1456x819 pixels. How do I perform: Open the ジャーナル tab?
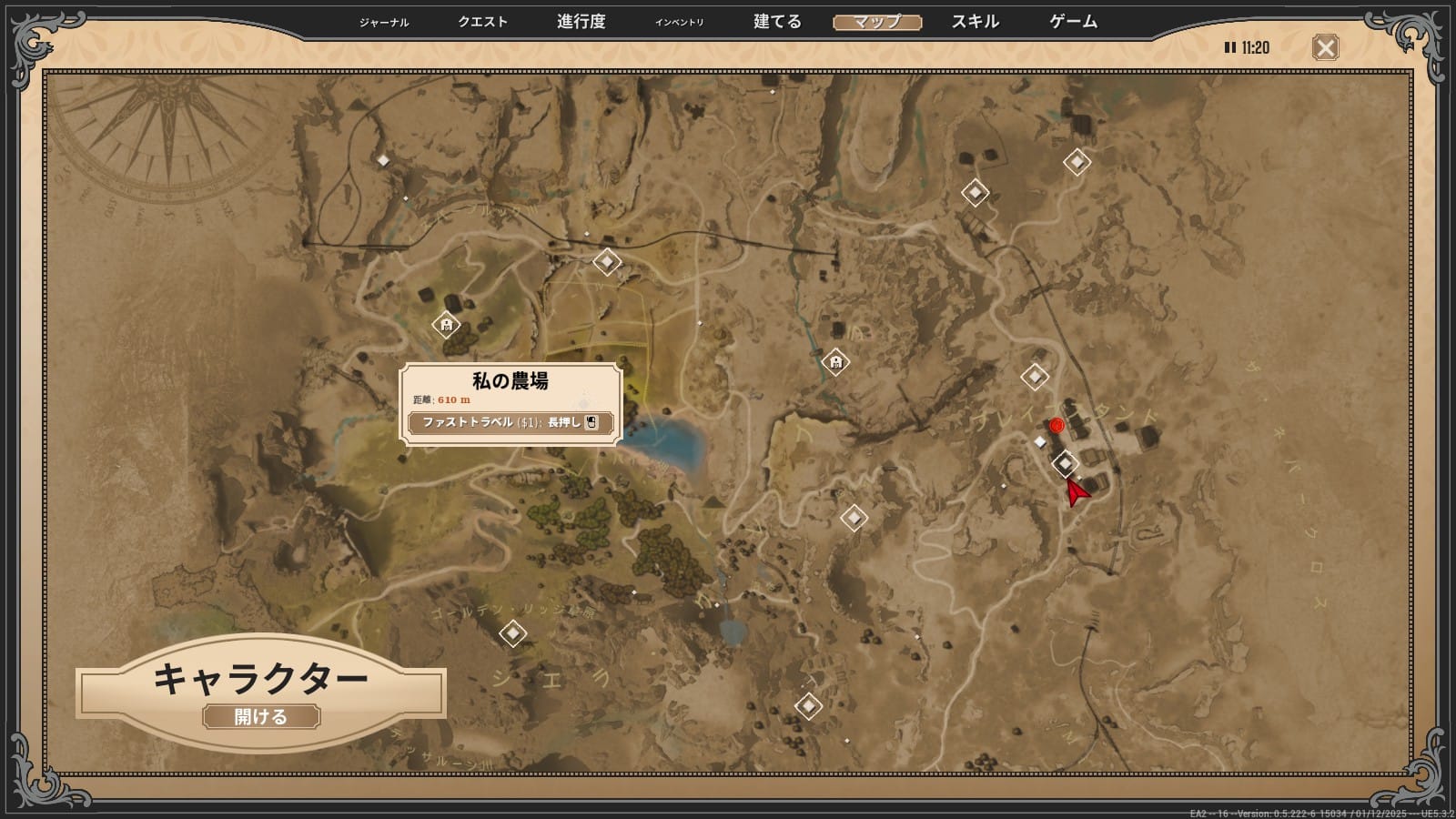(x=384, y=23)
